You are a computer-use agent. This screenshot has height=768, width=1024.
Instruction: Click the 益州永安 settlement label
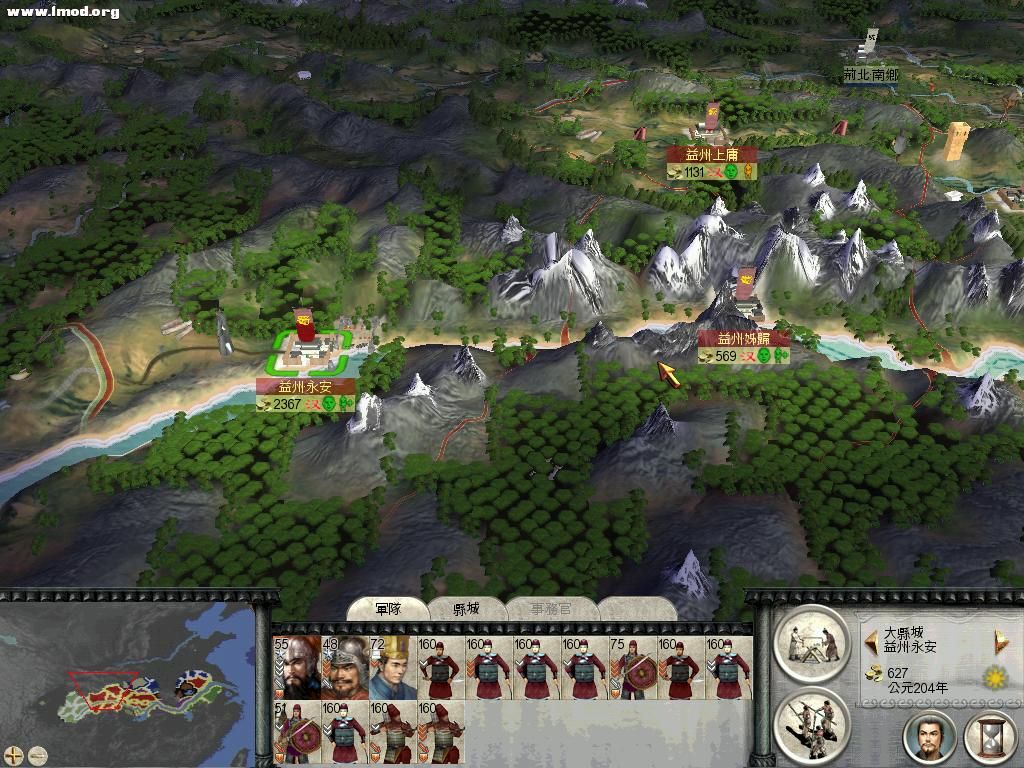click(305, 386)
